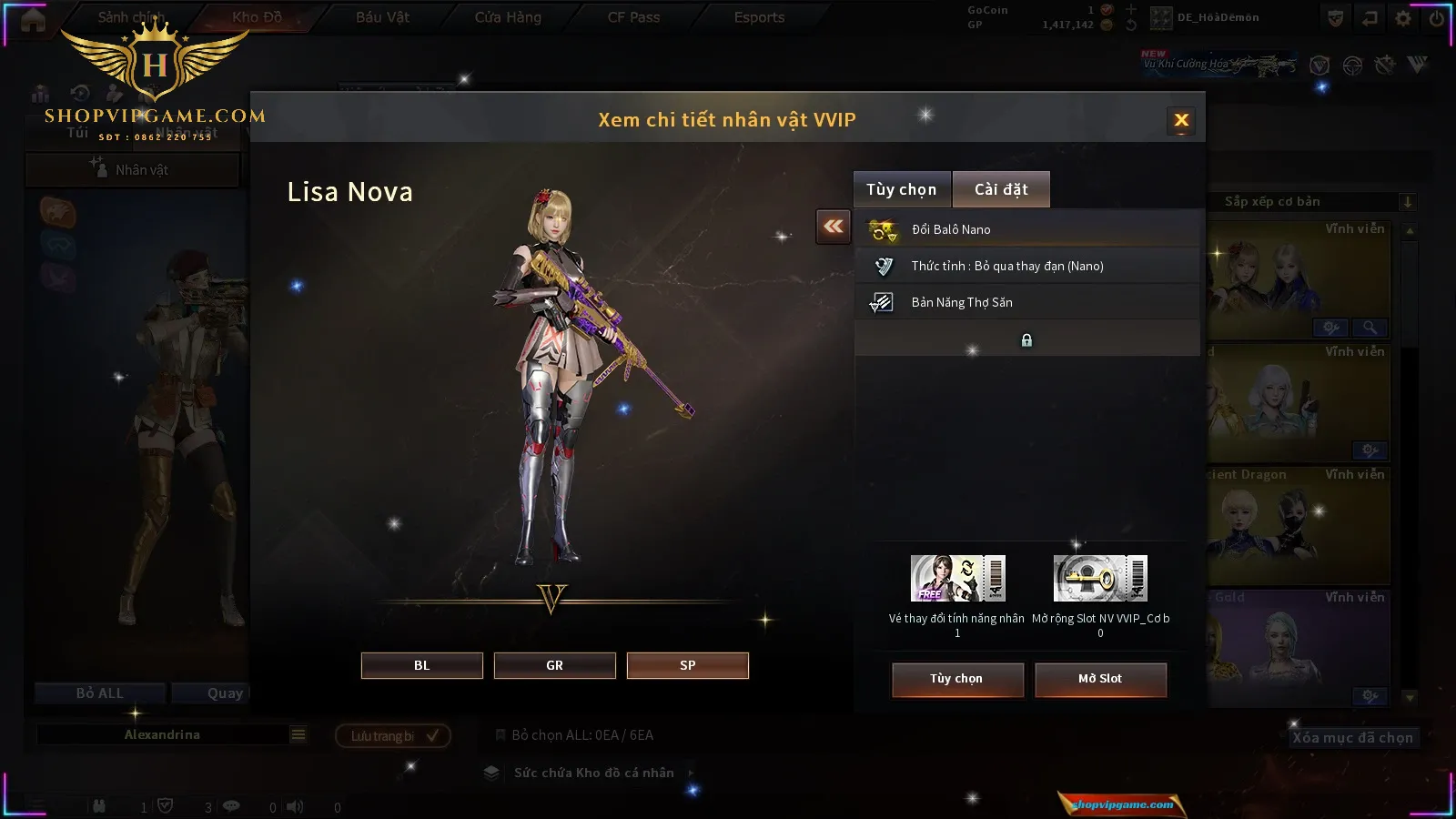Viewport: 1456px width, 819px height.
Task: Select the GR team button
Action: [x=554, y=665]
